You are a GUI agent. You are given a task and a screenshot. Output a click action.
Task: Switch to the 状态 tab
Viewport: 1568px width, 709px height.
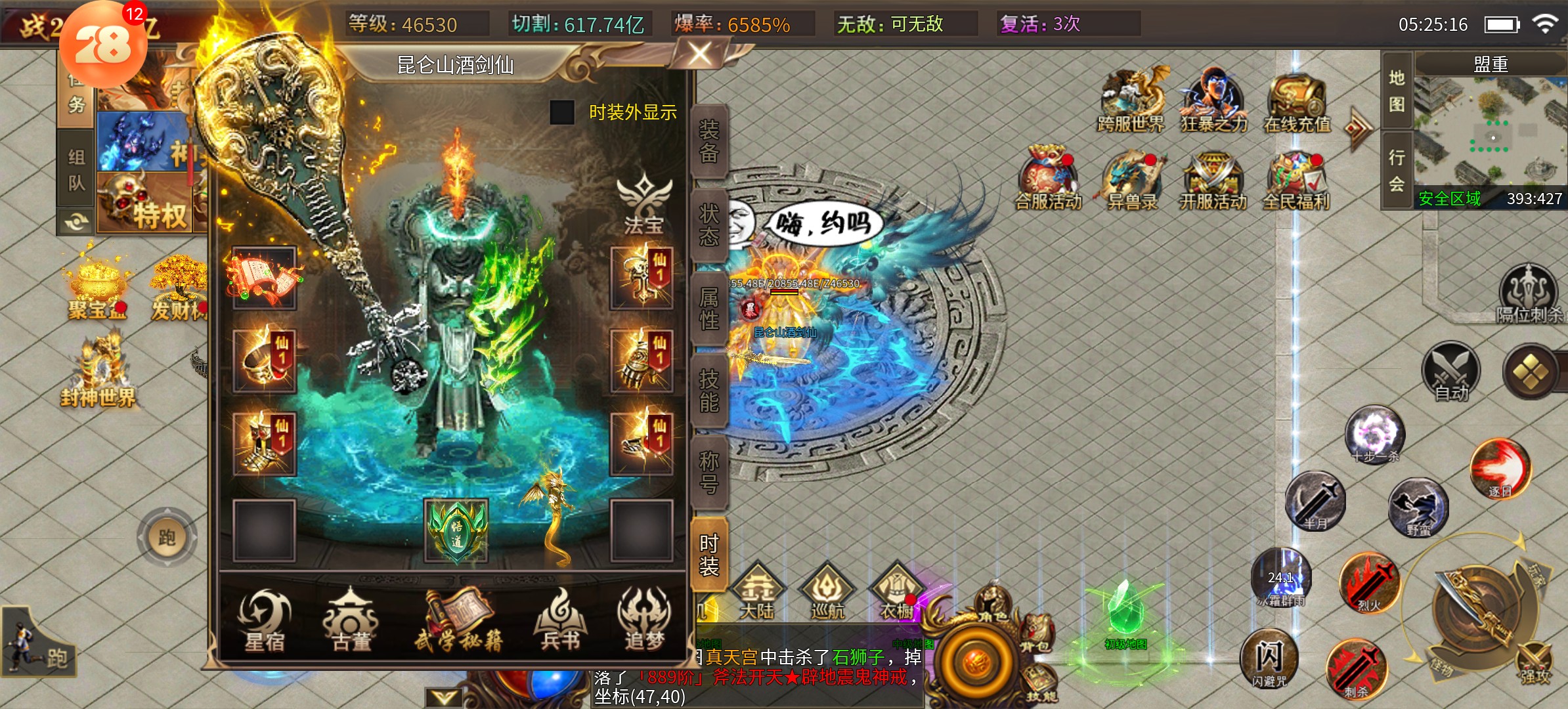pos(709,225)
